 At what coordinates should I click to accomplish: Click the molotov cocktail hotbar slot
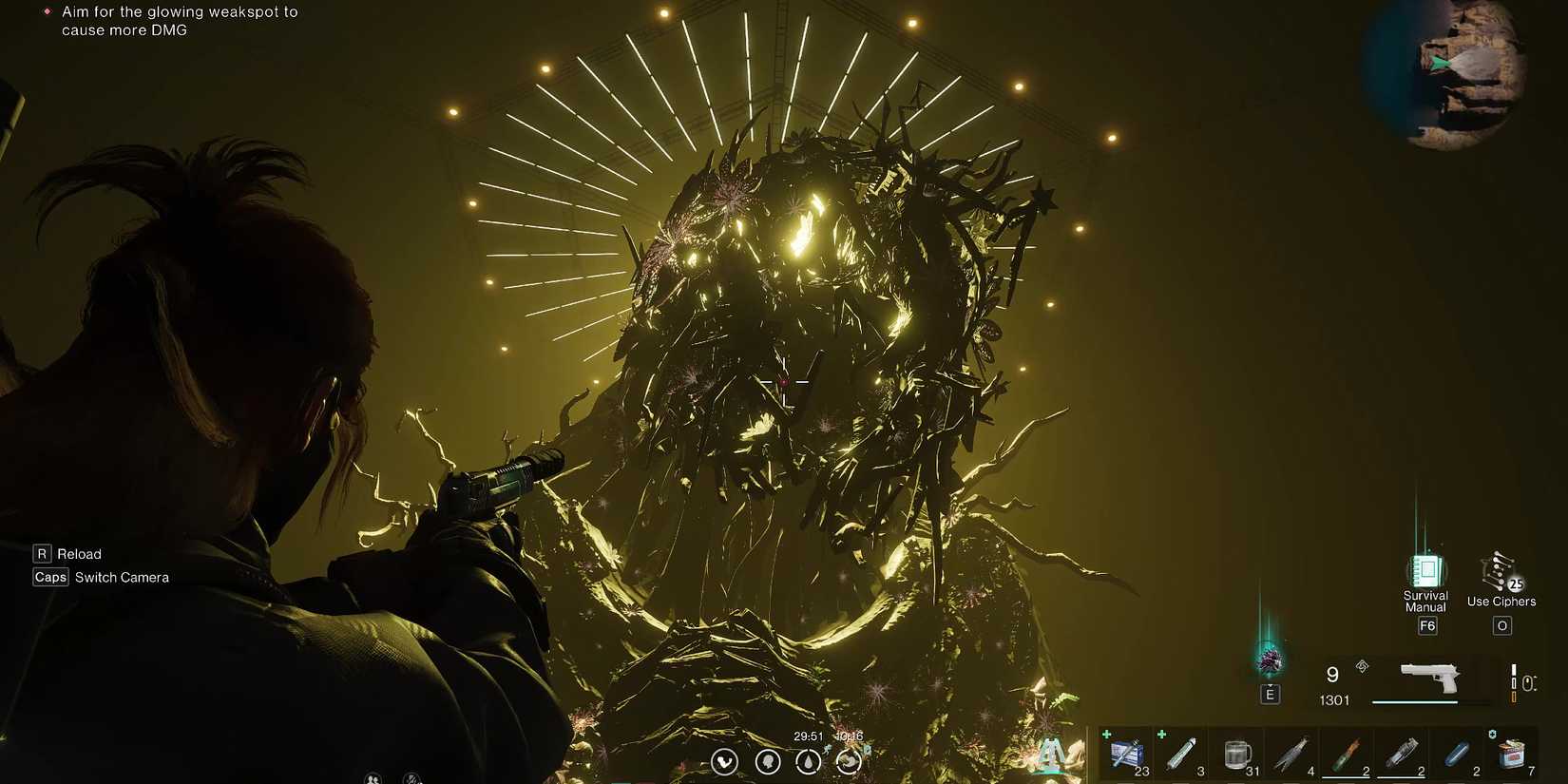coord(1347,754)
